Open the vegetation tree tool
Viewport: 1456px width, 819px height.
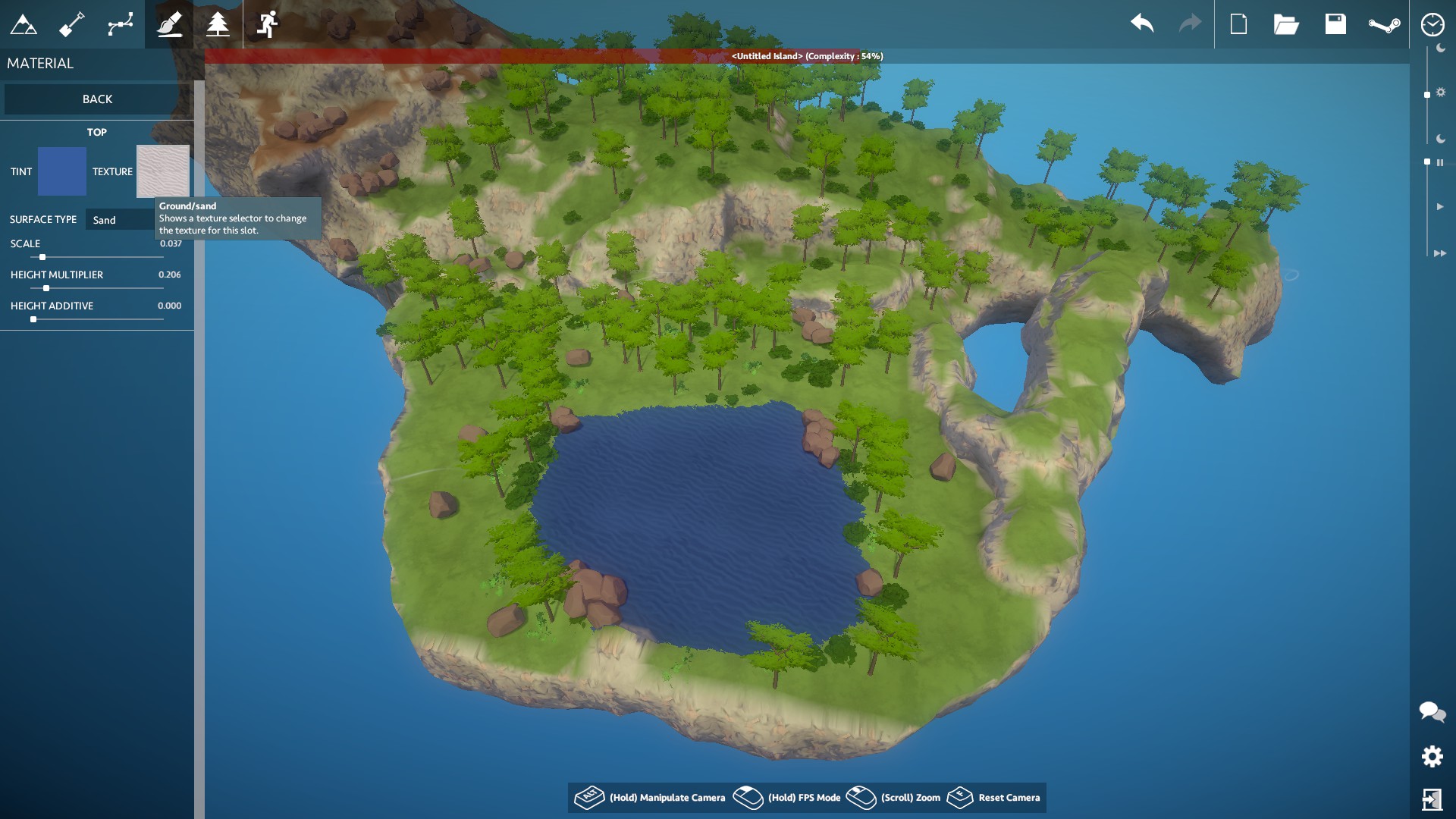(217, 24)
